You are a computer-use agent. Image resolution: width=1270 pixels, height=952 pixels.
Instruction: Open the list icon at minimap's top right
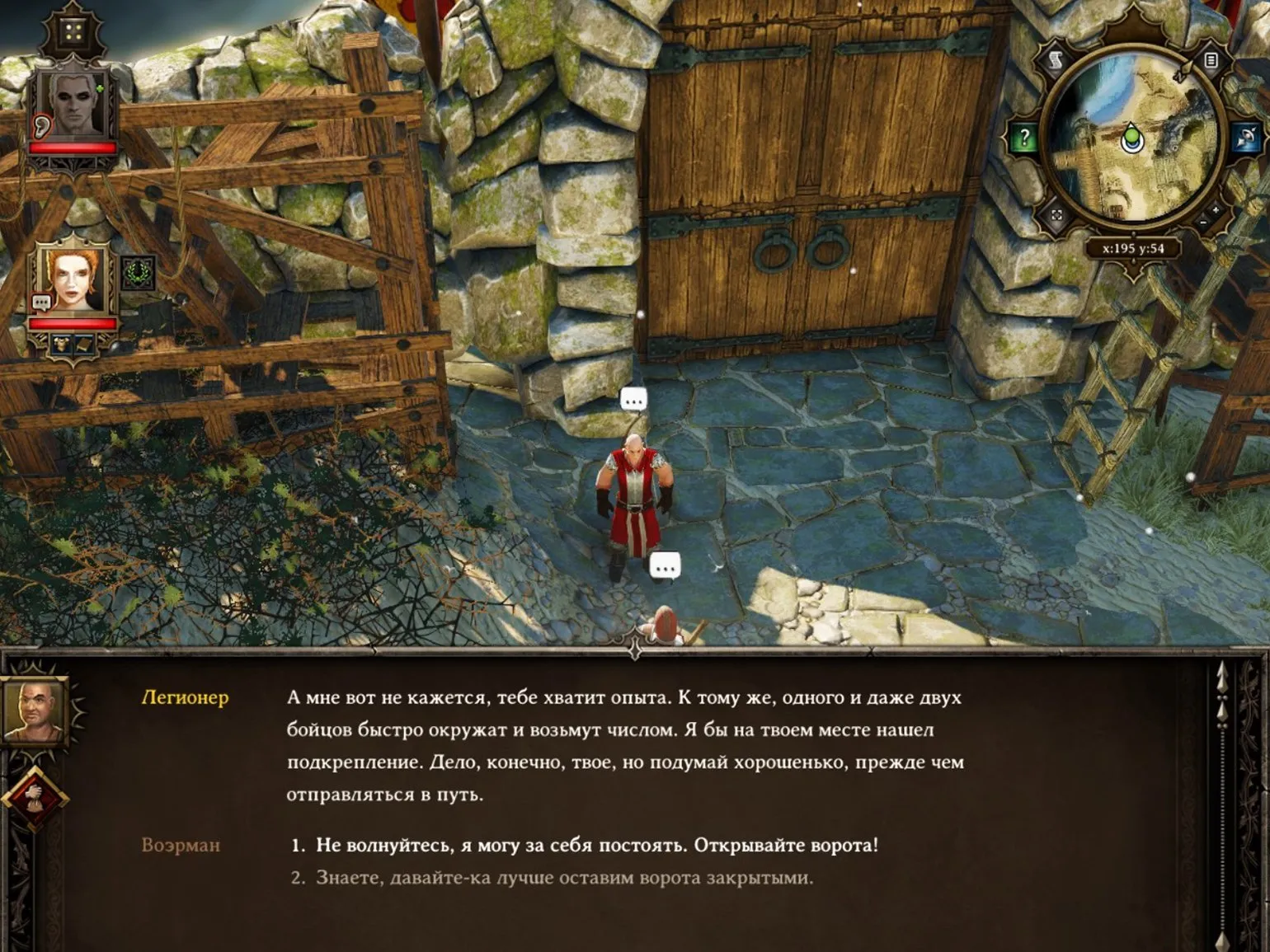(x=1210, y=60)
